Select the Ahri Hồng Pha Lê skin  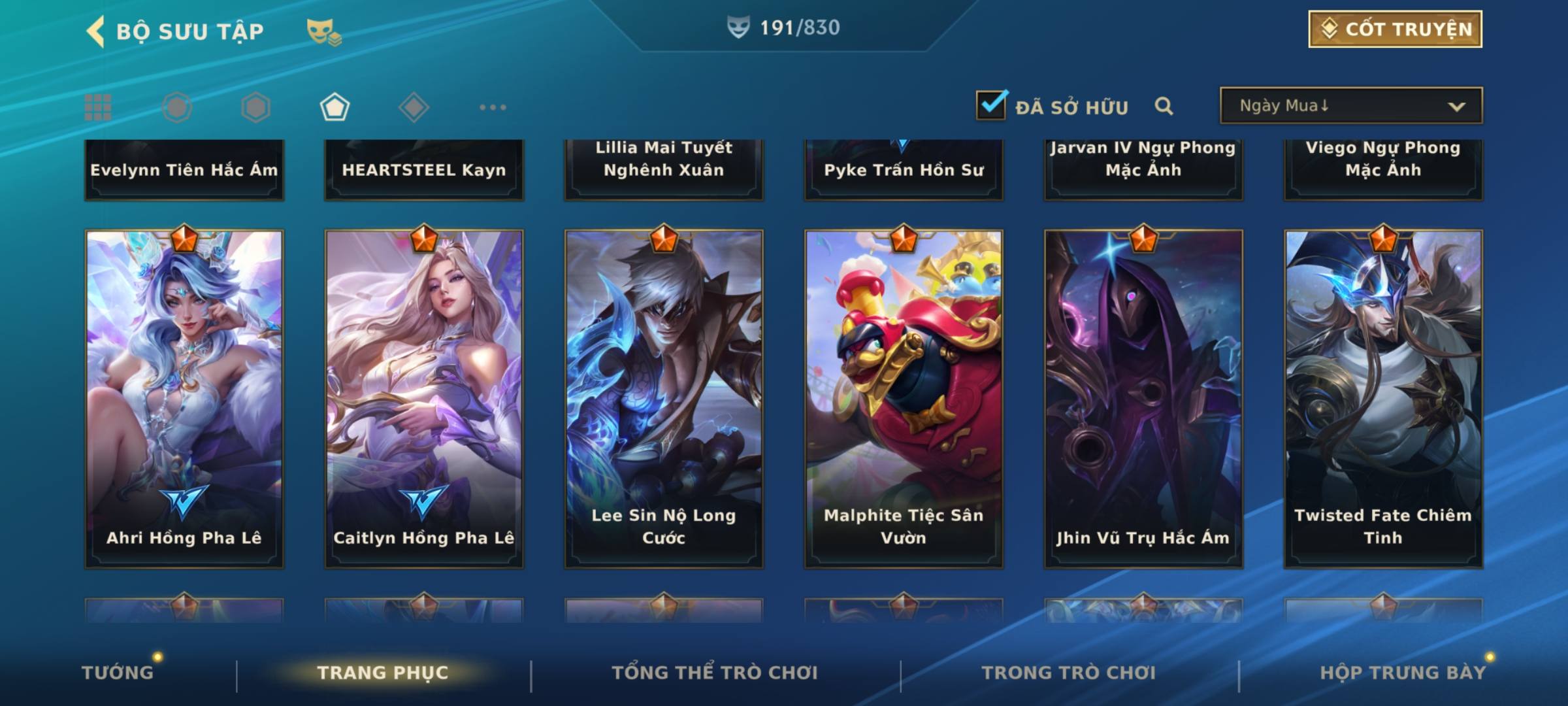184,399
